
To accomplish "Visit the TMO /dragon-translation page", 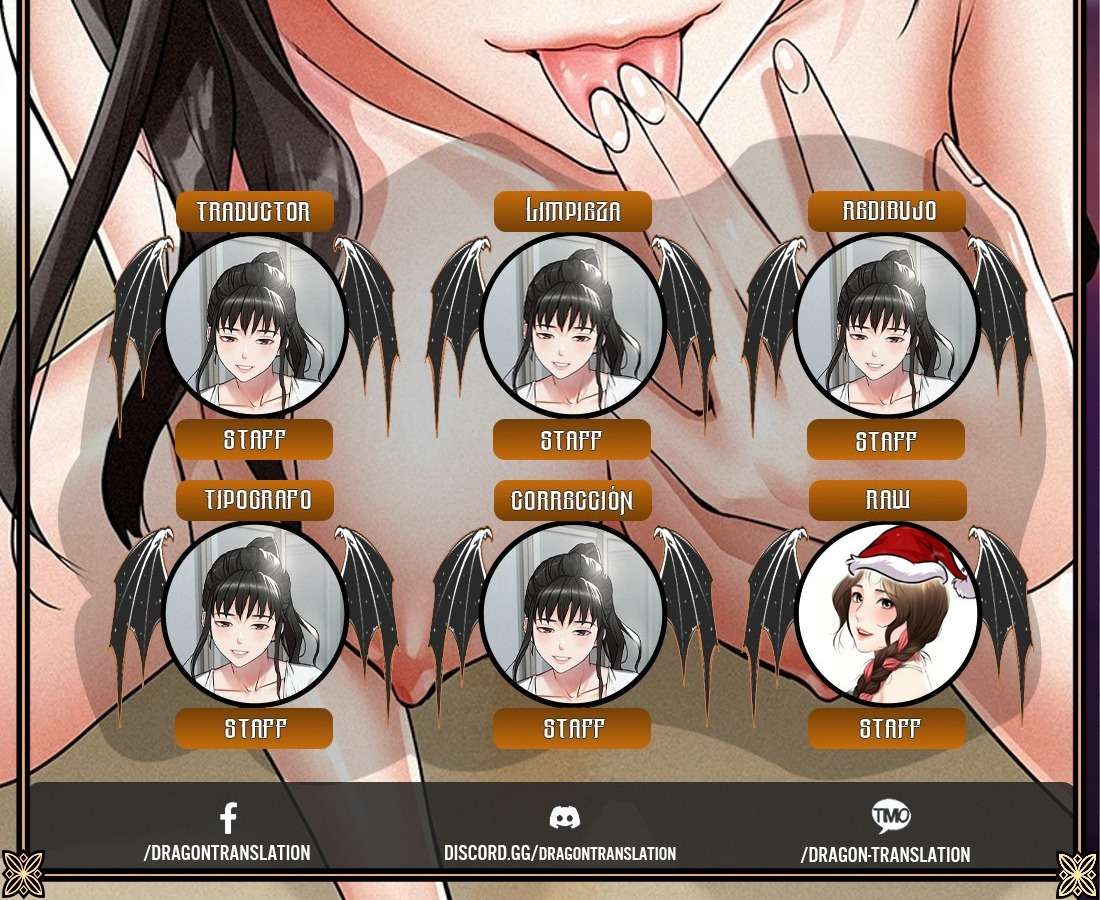I will [x=885, y=853].
